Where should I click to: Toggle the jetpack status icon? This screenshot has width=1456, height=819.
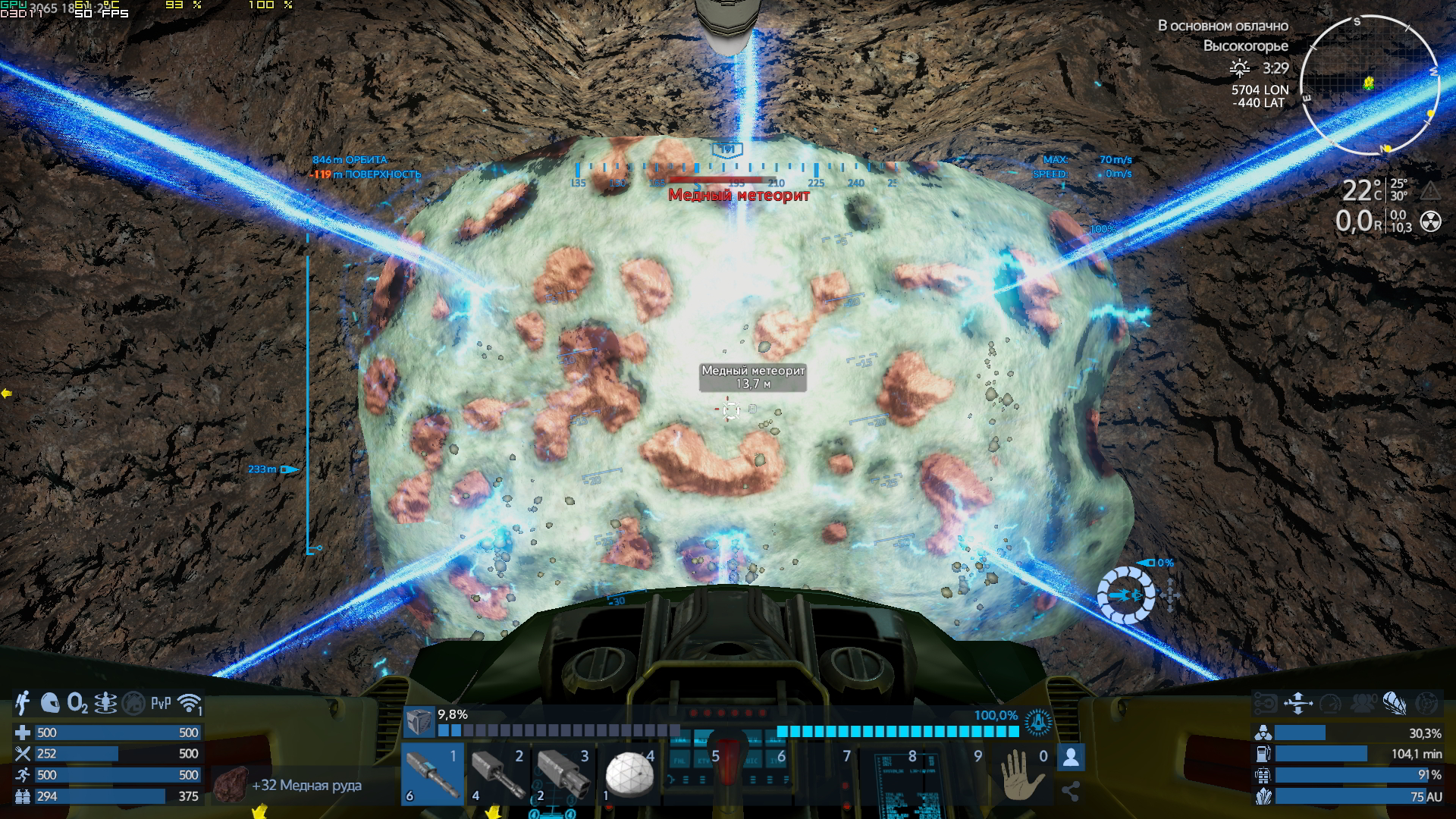(x=23, y=704)
